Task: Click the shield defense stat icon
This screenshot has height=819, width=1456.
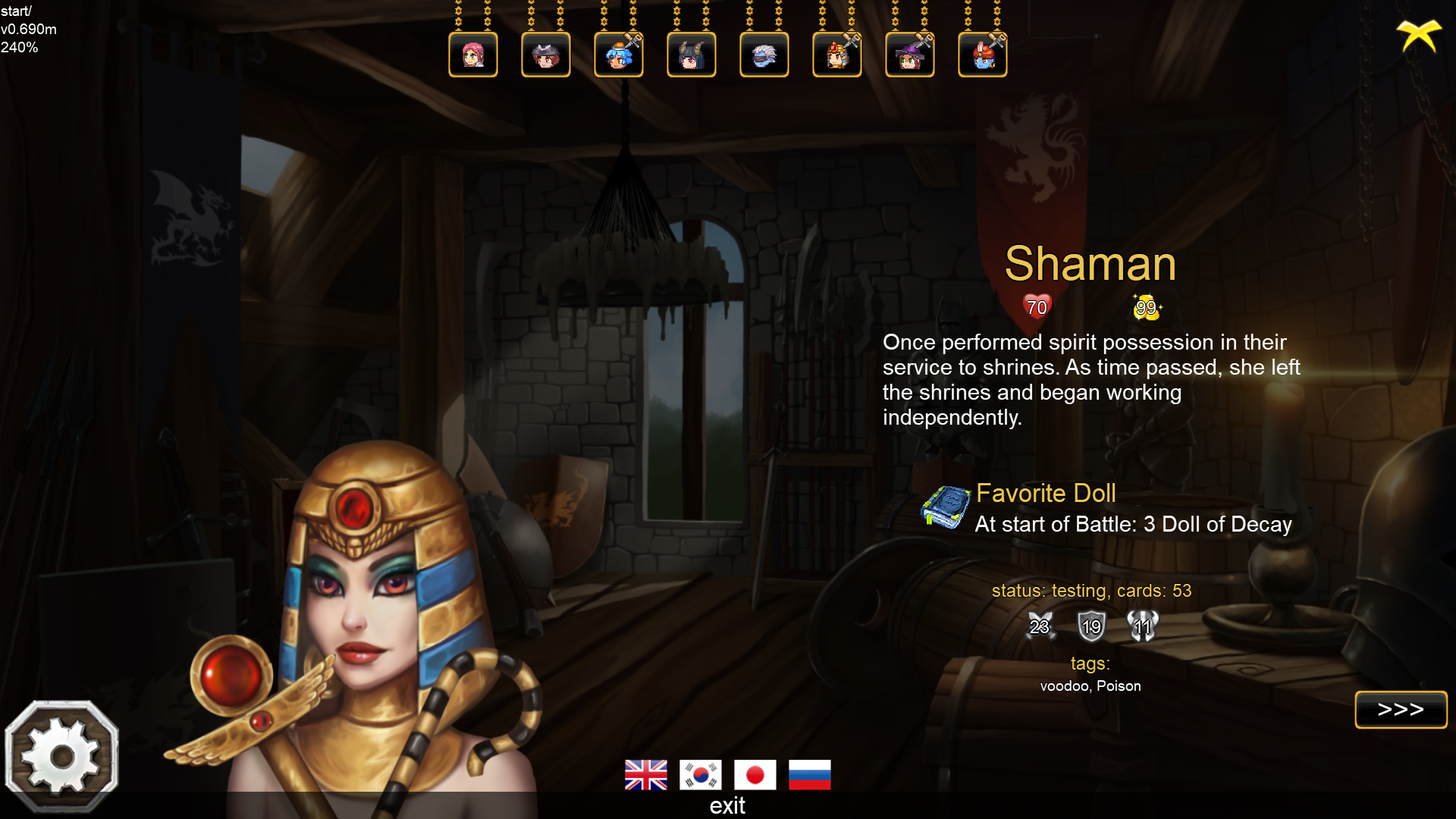Action: coord(1091,626)
